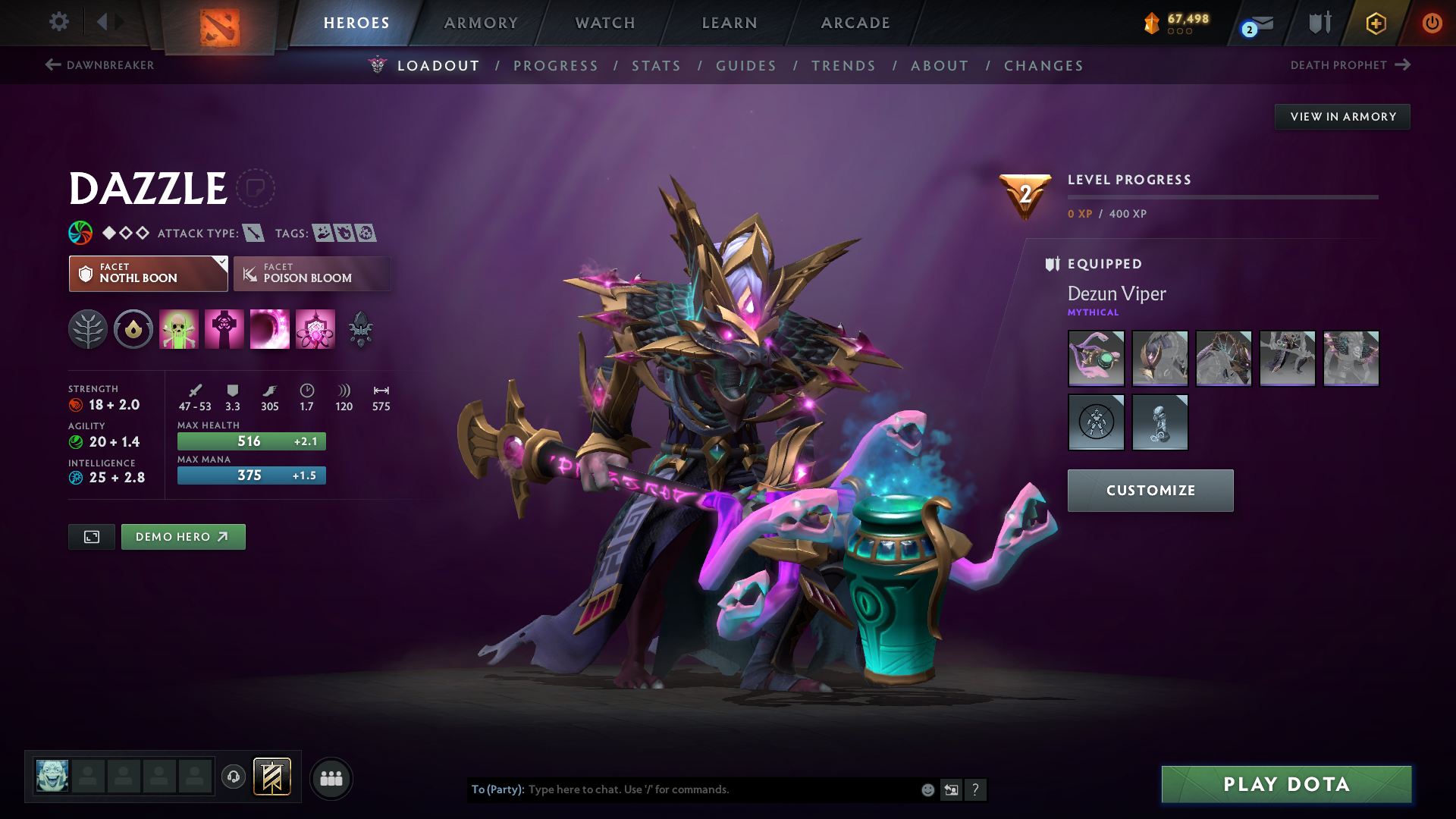Click the CUSTOMIZE button under Equipped
This screenshot has width=1456, height=819.
coord(1150,491)
